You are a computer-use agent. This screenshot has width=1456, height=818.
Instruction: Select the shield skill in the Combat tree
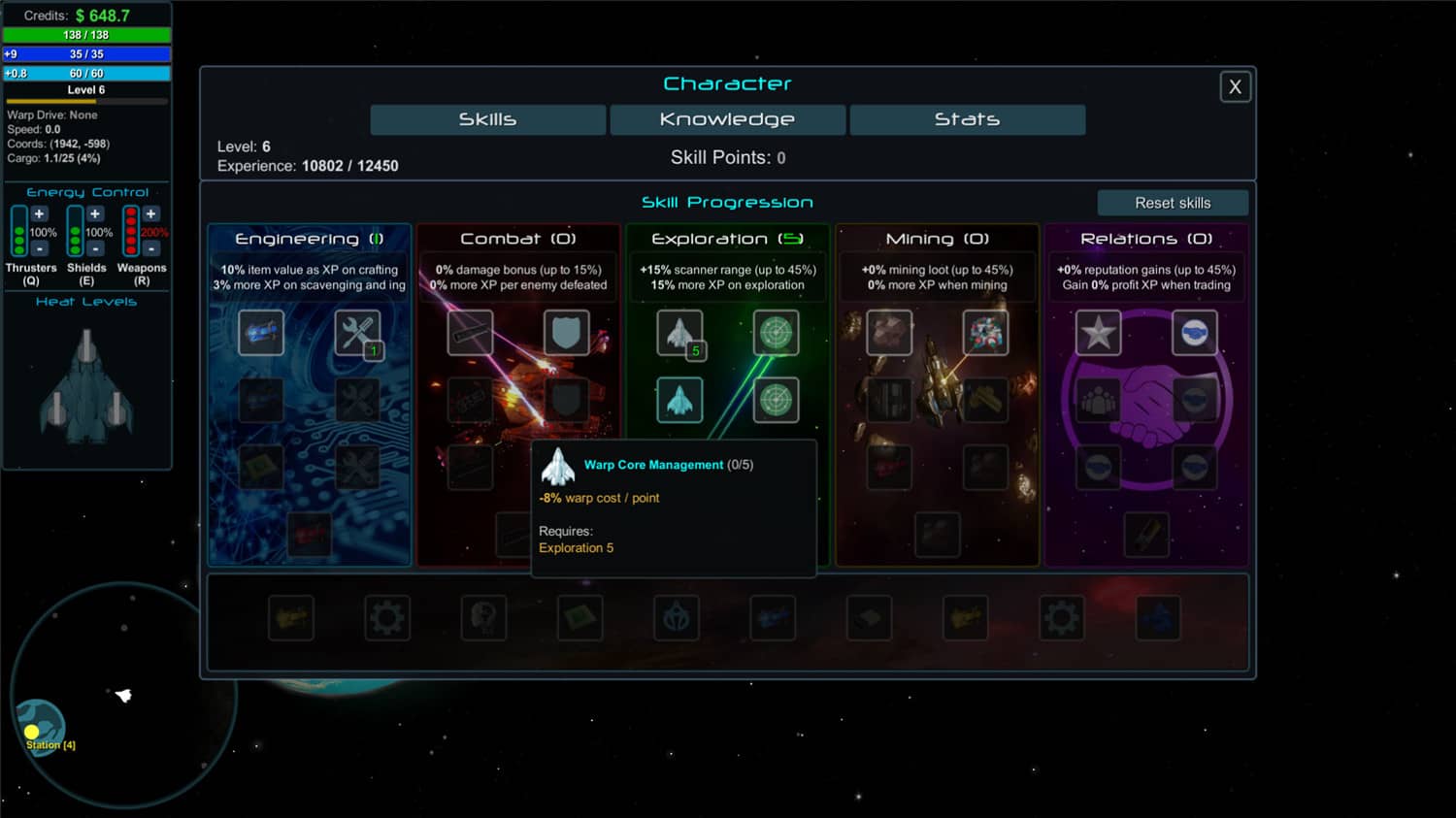click(566, 333)
